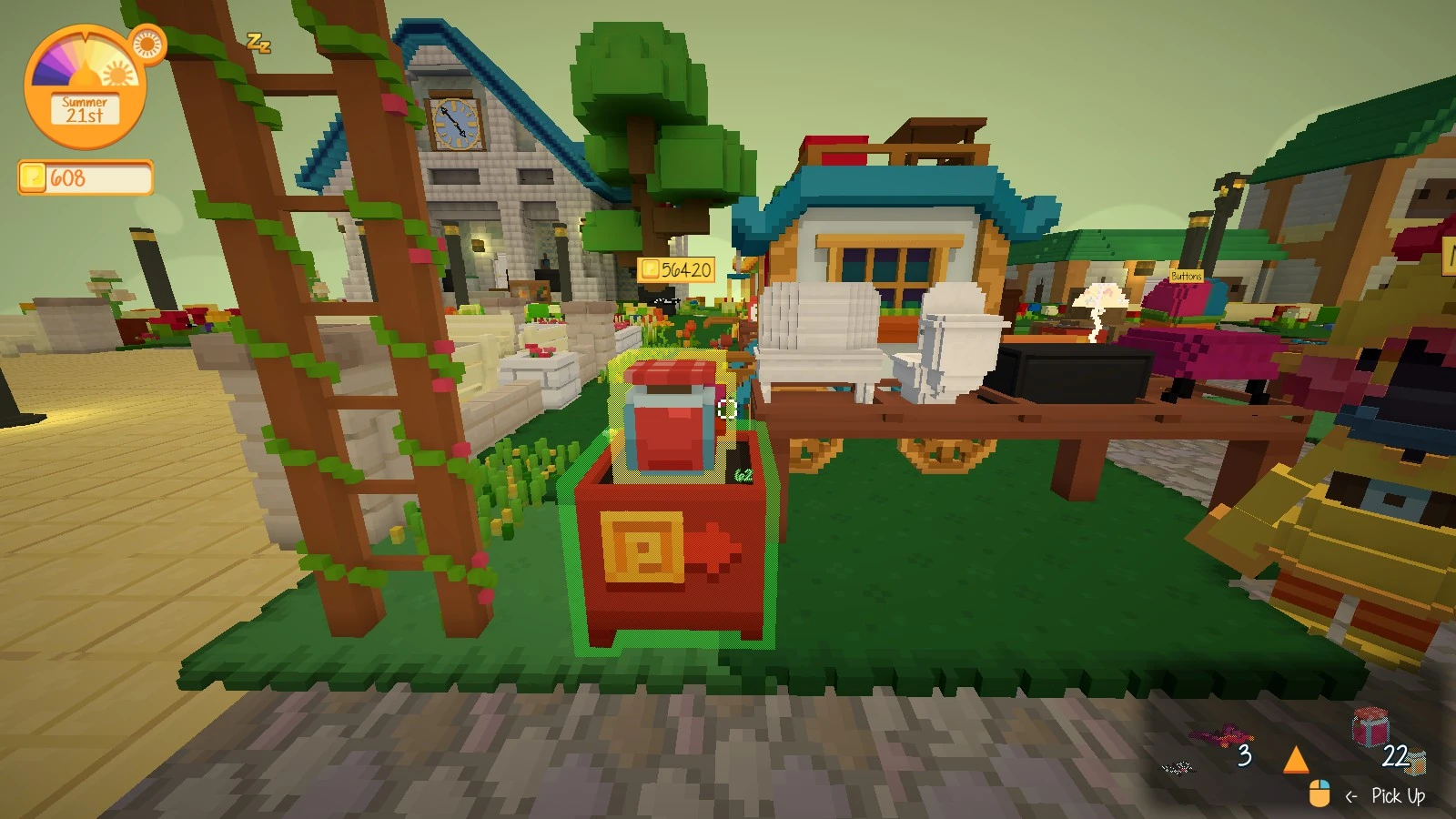This screenshot has height=819, width=1456.
Task: Click the Zz sleep indicator
Action: pos(258,44)
